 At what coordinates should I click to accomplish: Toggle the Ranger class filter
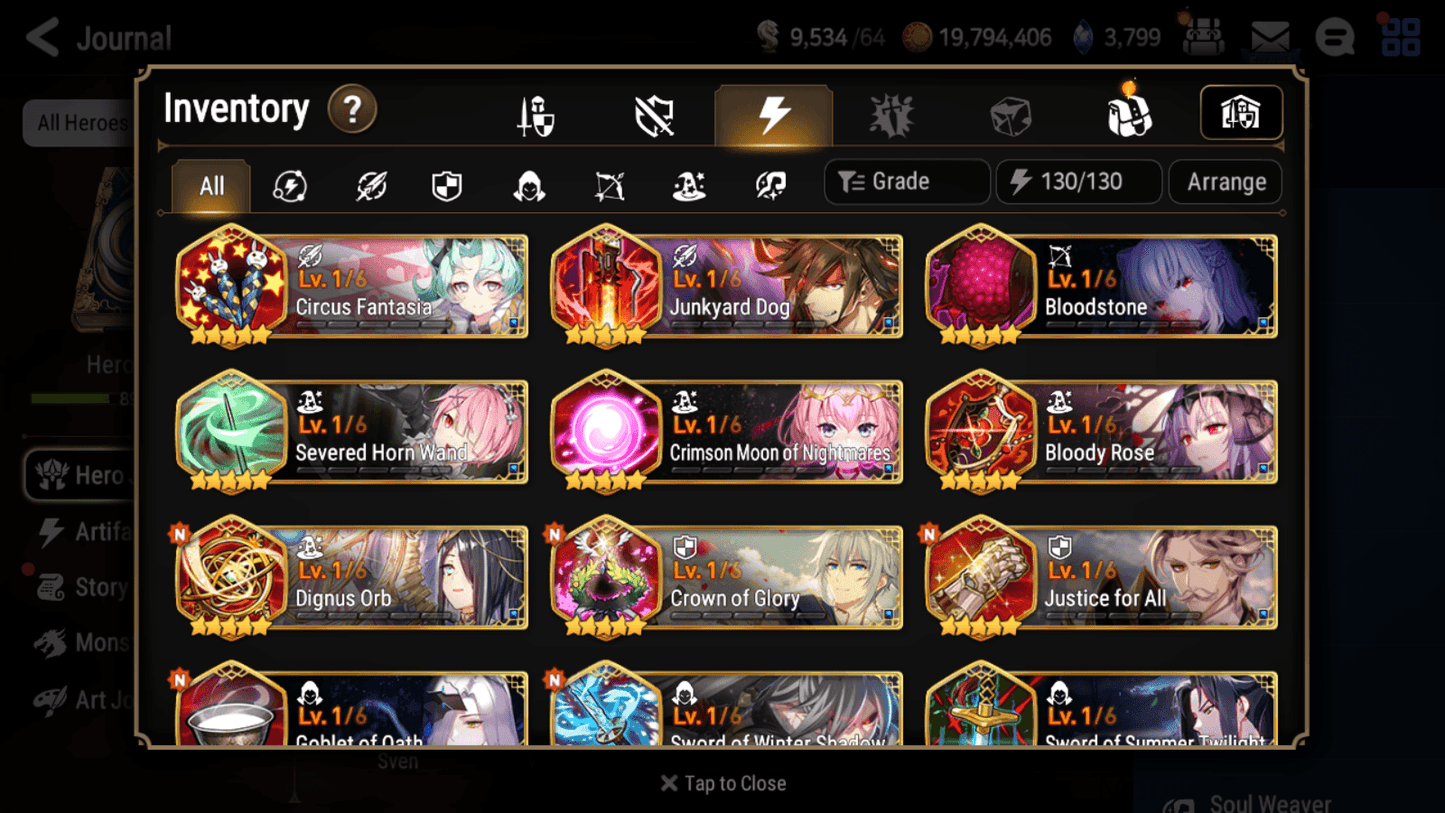[x=608, y=186]
